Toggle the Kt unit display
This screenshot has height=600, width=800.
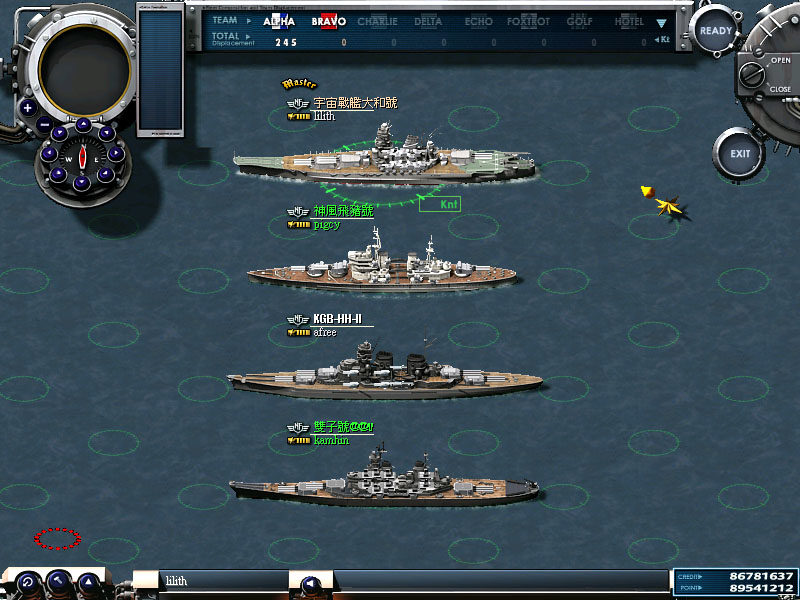(x=662, y=41)
